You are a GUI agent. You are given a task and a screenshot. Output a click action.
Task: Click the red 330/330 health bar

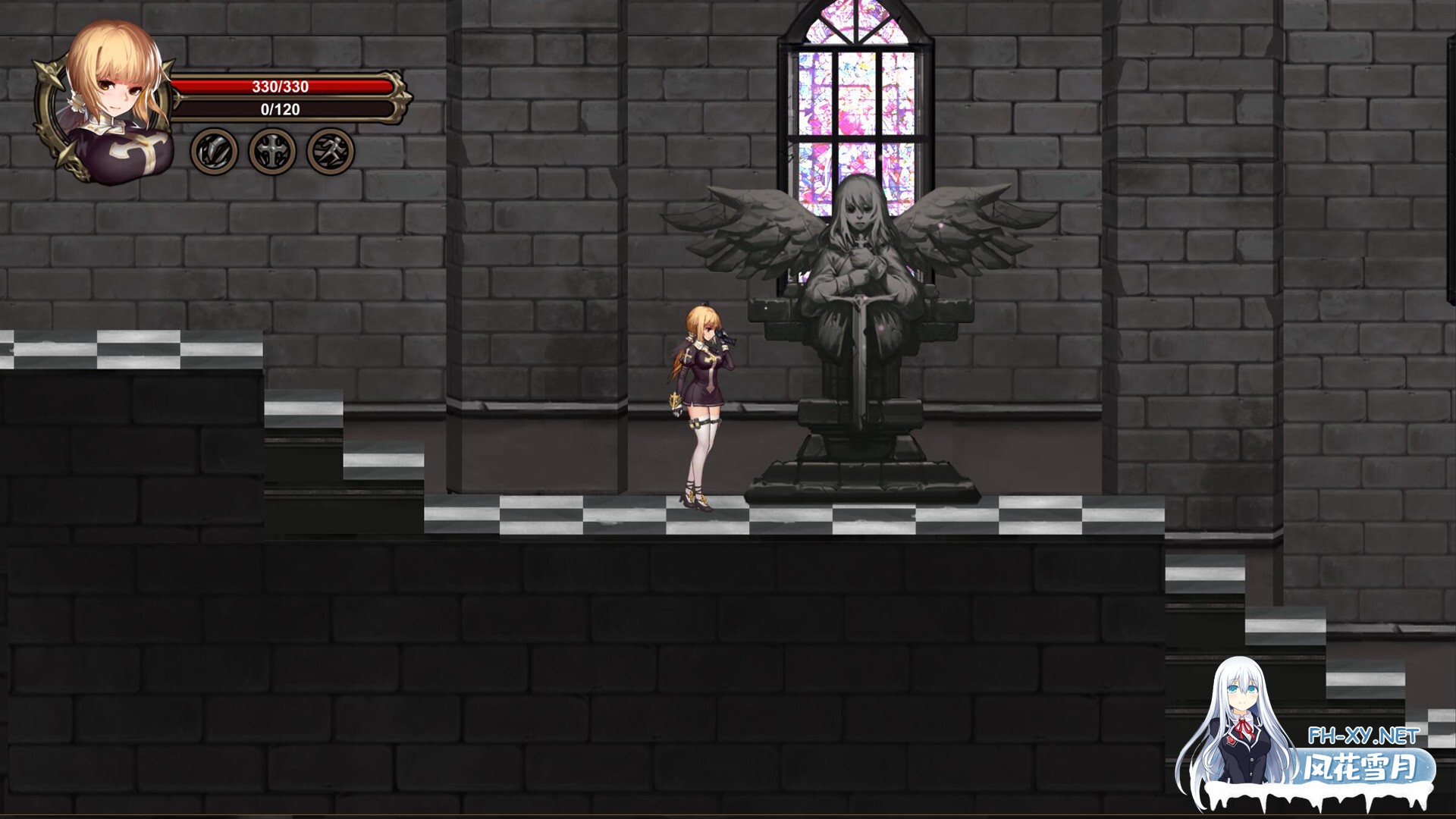coord(281,86)
